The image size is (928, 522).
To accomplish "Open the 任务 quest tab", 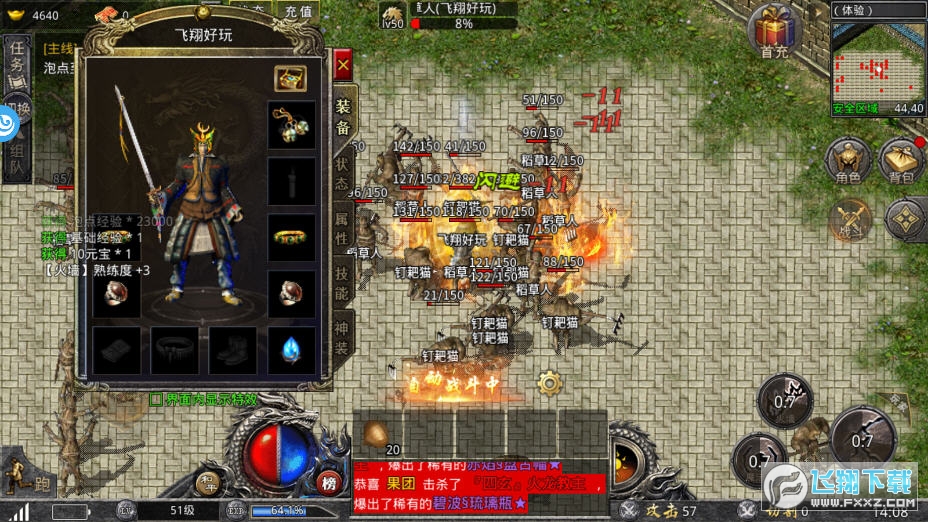I will (16, 62).
